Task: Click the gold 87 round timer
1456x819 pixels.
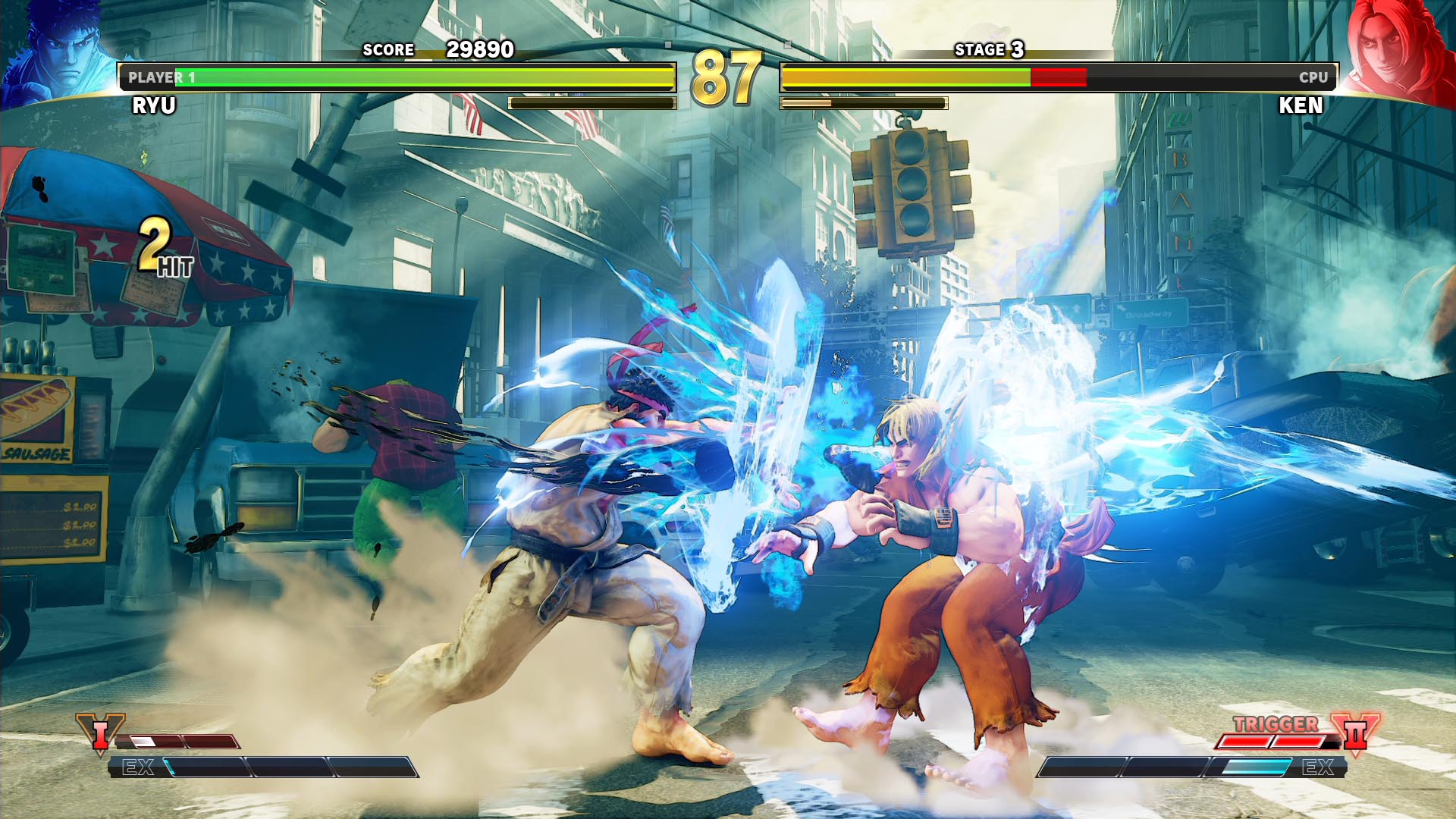Action: (728, 76)
